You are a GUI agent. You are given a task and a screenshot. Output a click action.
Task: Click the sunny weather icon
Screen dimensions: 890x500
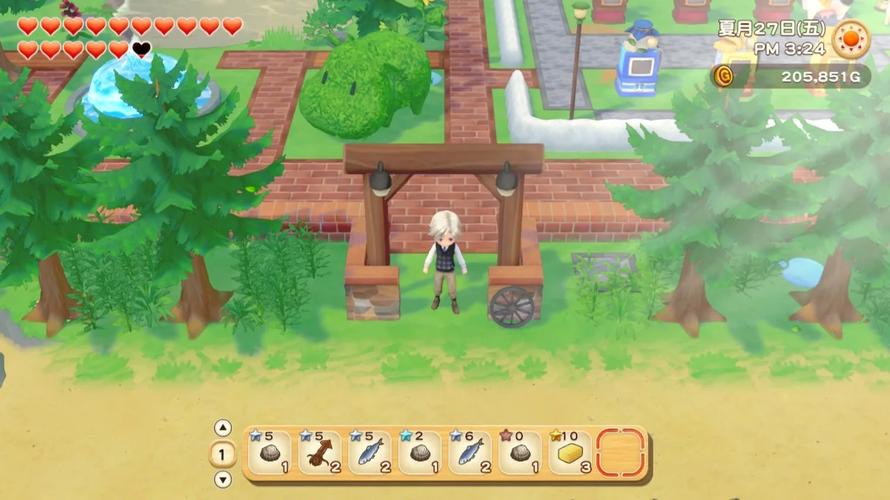click(851, 39)
